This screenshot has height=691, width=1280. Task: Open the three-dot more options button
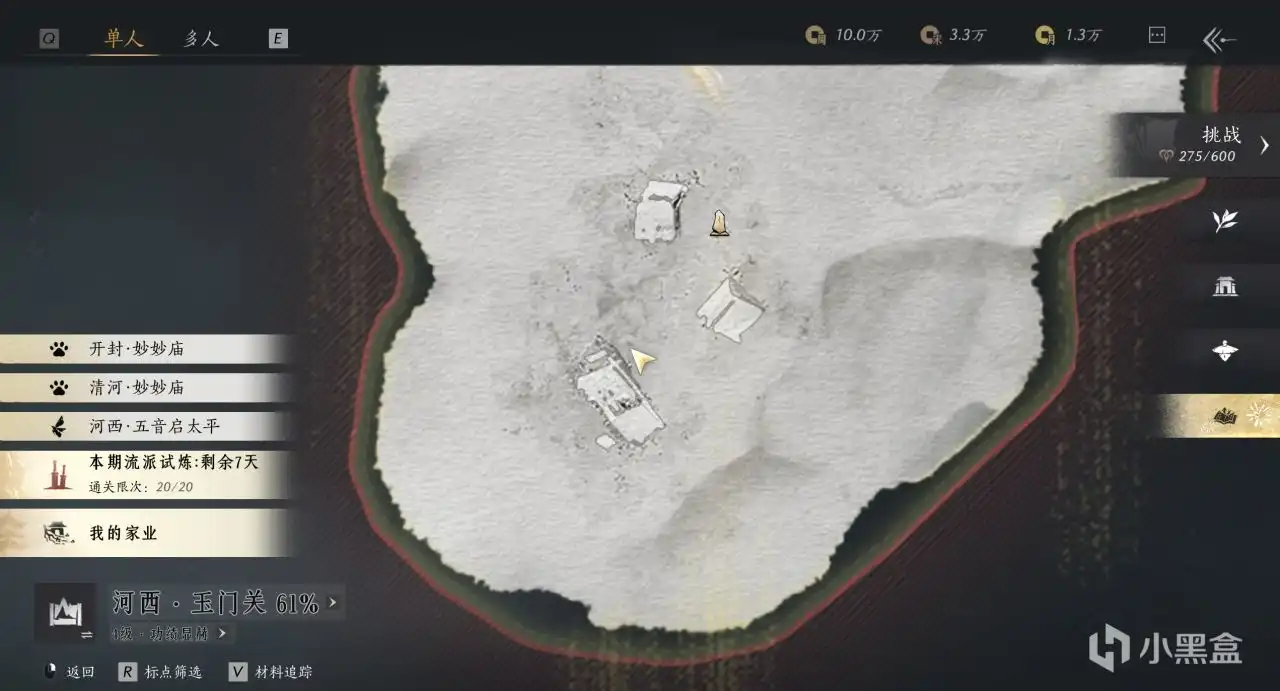pyautogui.click(x=1157, y=35)
